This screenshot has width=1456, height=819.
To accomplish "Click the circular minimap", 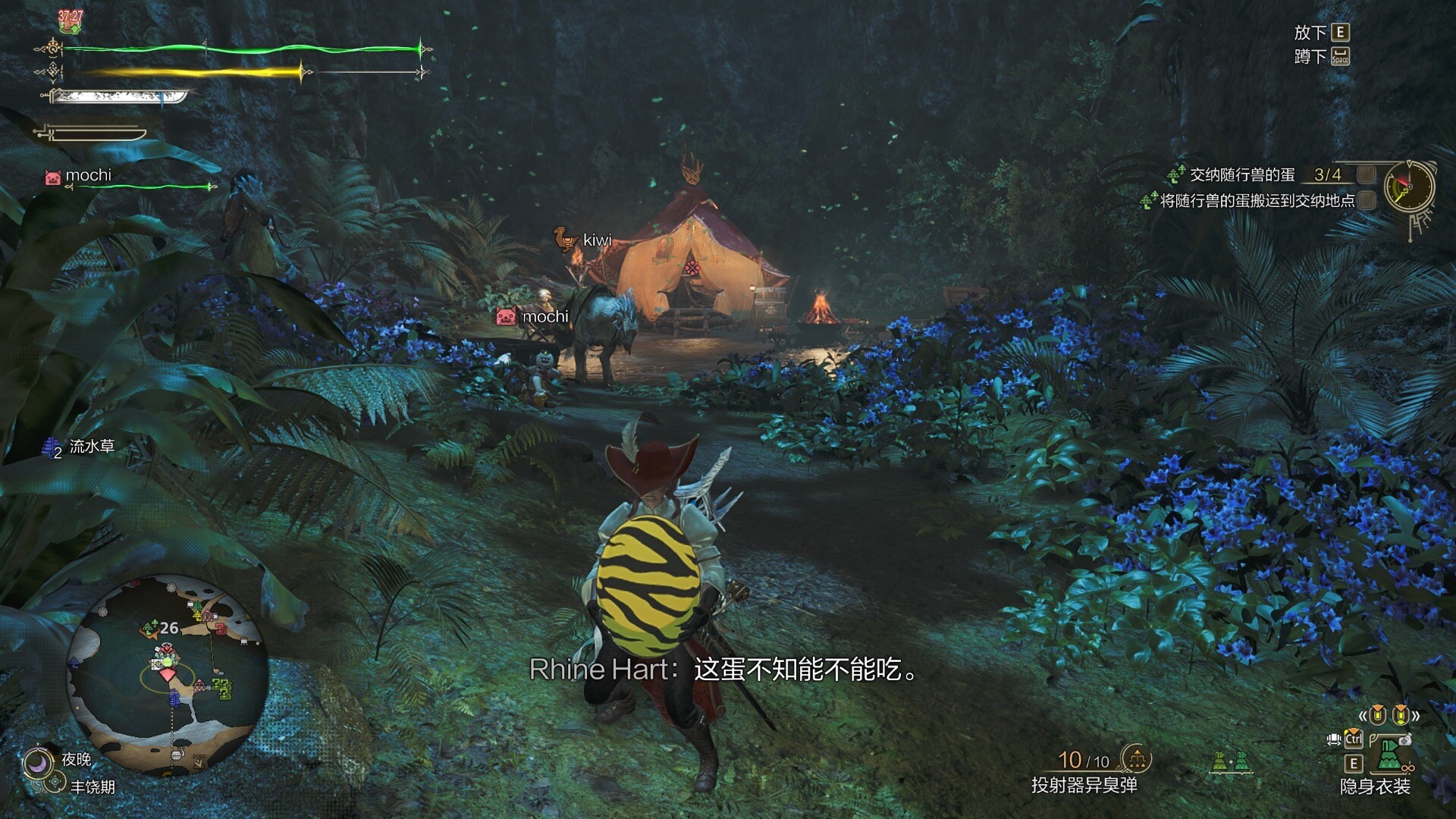I will pyautogui.click(x=168, y=676).
